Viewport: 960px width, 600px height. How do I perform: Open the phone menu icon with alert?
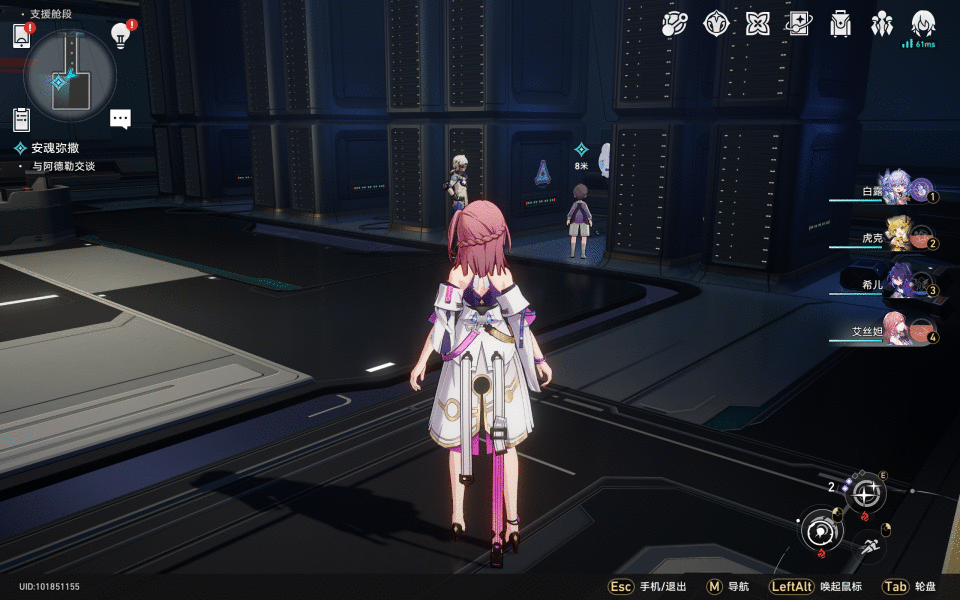coord(22,37)
